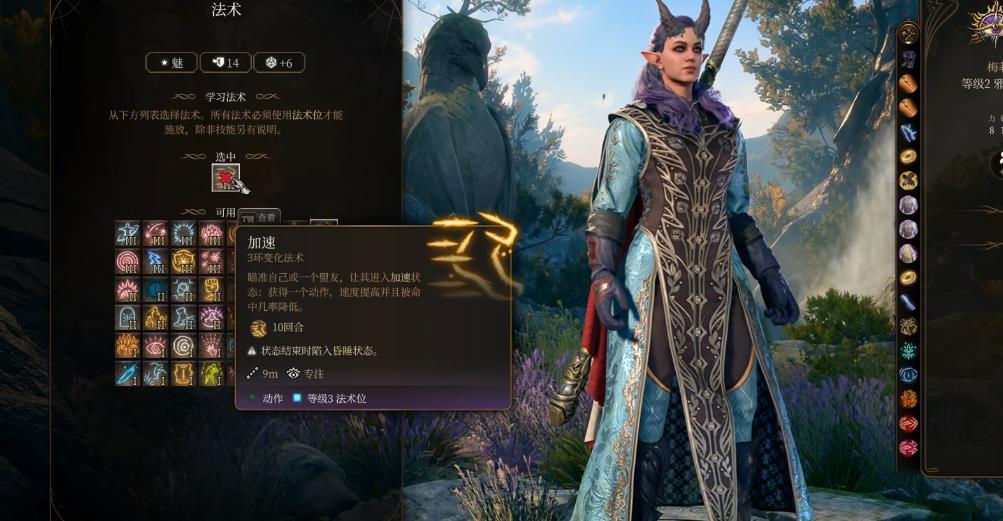Click the blue wand icon in the side column
The height and width of the screenshot is (521, 1003).
click(x=908, y=302)
